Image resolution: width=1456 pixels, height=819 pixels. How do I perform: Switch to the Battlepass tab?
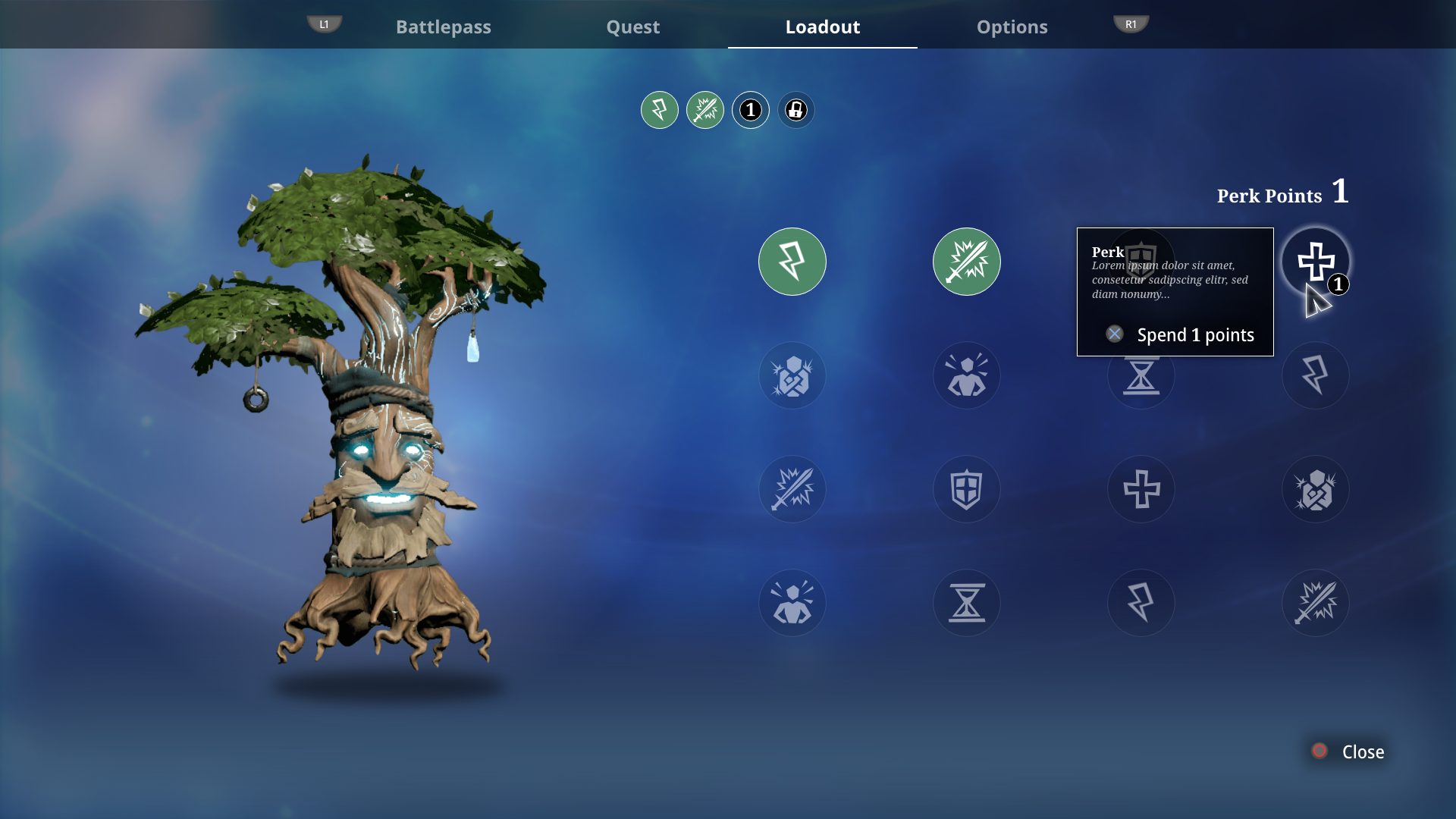point(443,27)
